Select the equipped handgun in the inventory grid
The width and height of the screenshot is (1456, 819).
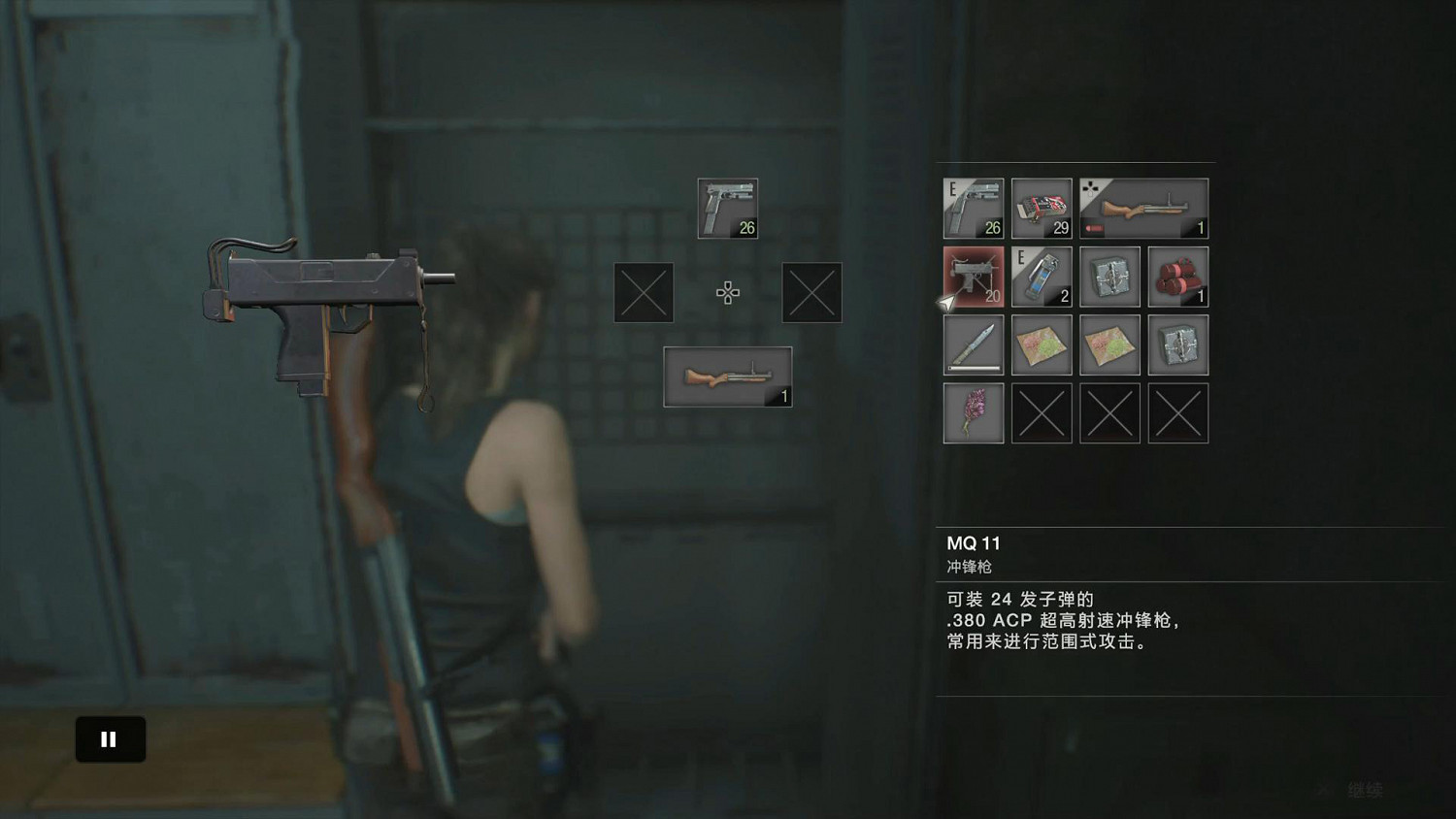(973, 209)
